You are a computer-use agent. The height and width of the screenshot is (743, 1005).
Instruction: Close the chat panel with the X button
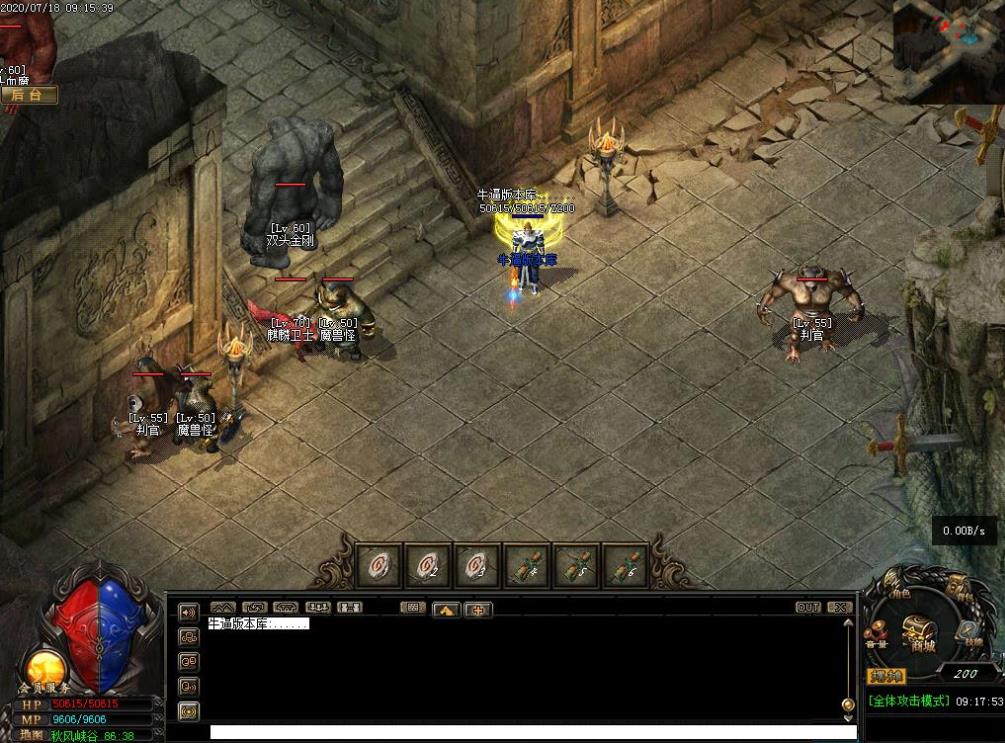(x=840, y=607)
